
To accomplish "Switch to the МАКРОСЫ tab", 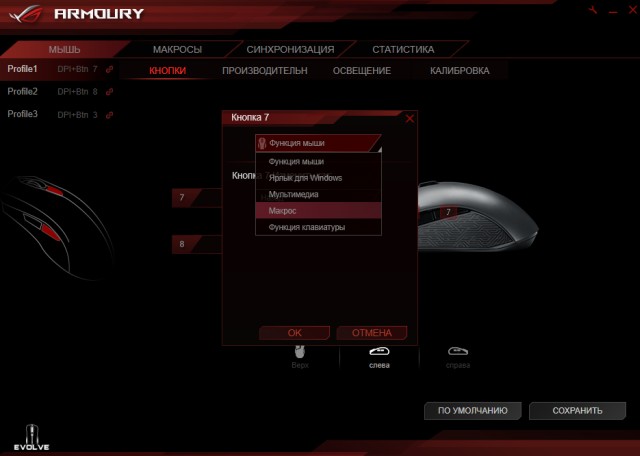I will click(x=177, y=49).
